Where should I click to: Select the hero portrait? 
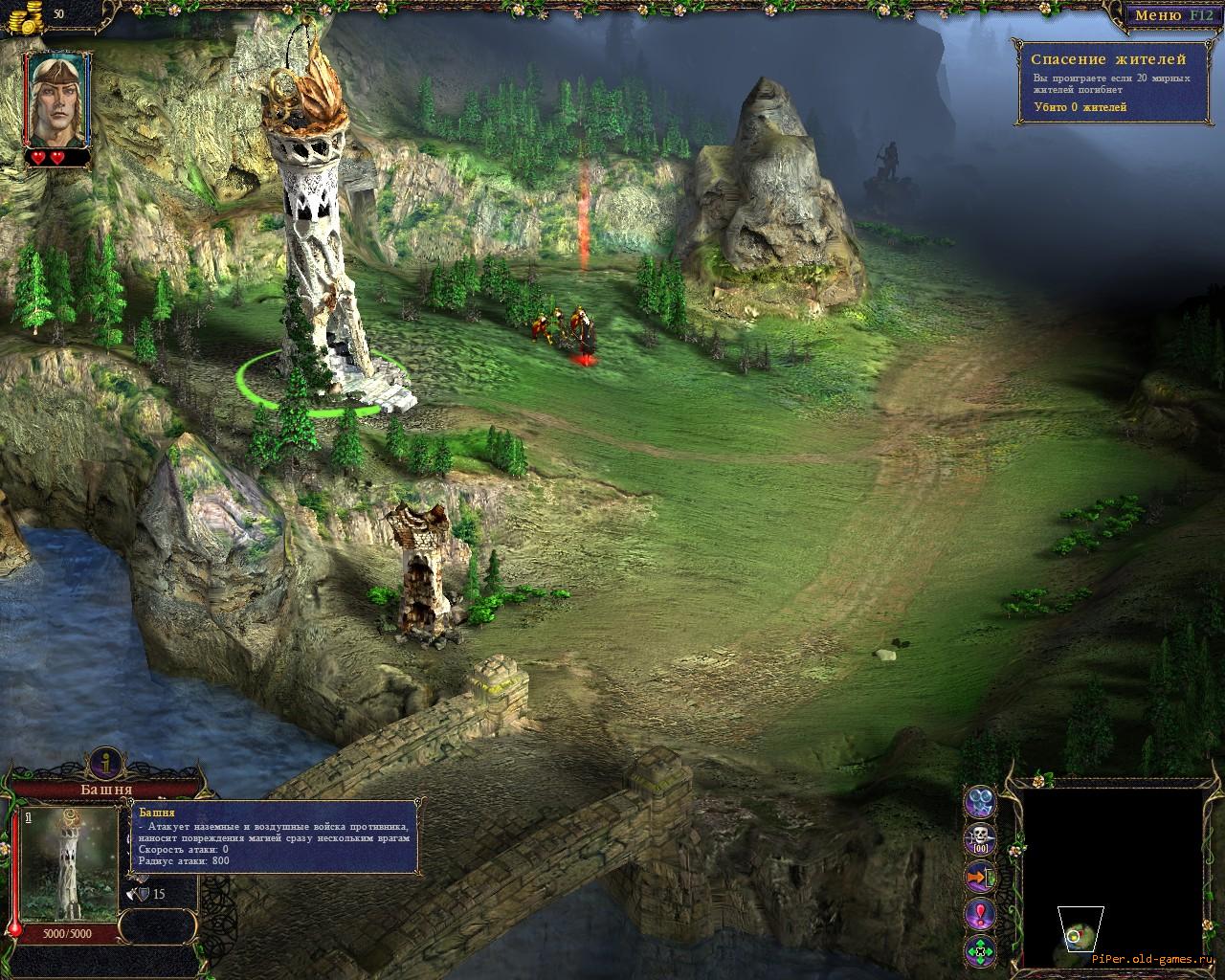[x=57, y=99]
